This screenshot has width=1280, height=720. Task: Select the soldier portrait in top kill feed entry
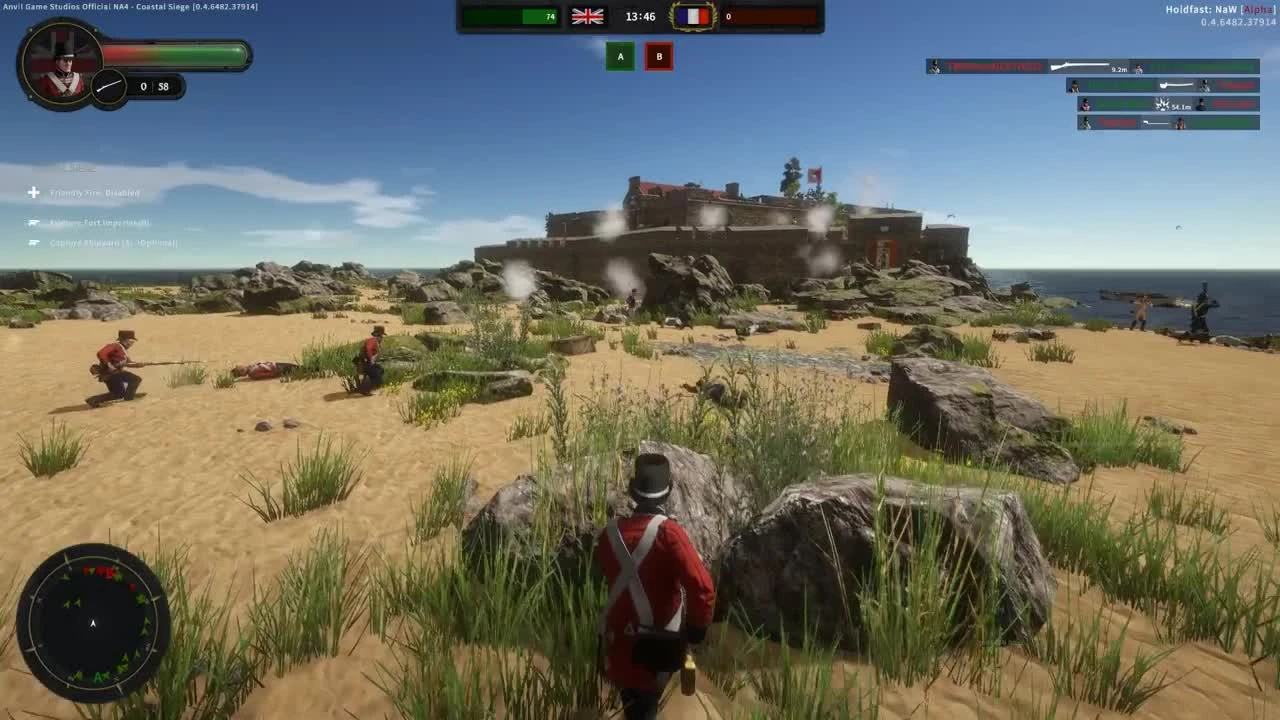click(934, 66)
